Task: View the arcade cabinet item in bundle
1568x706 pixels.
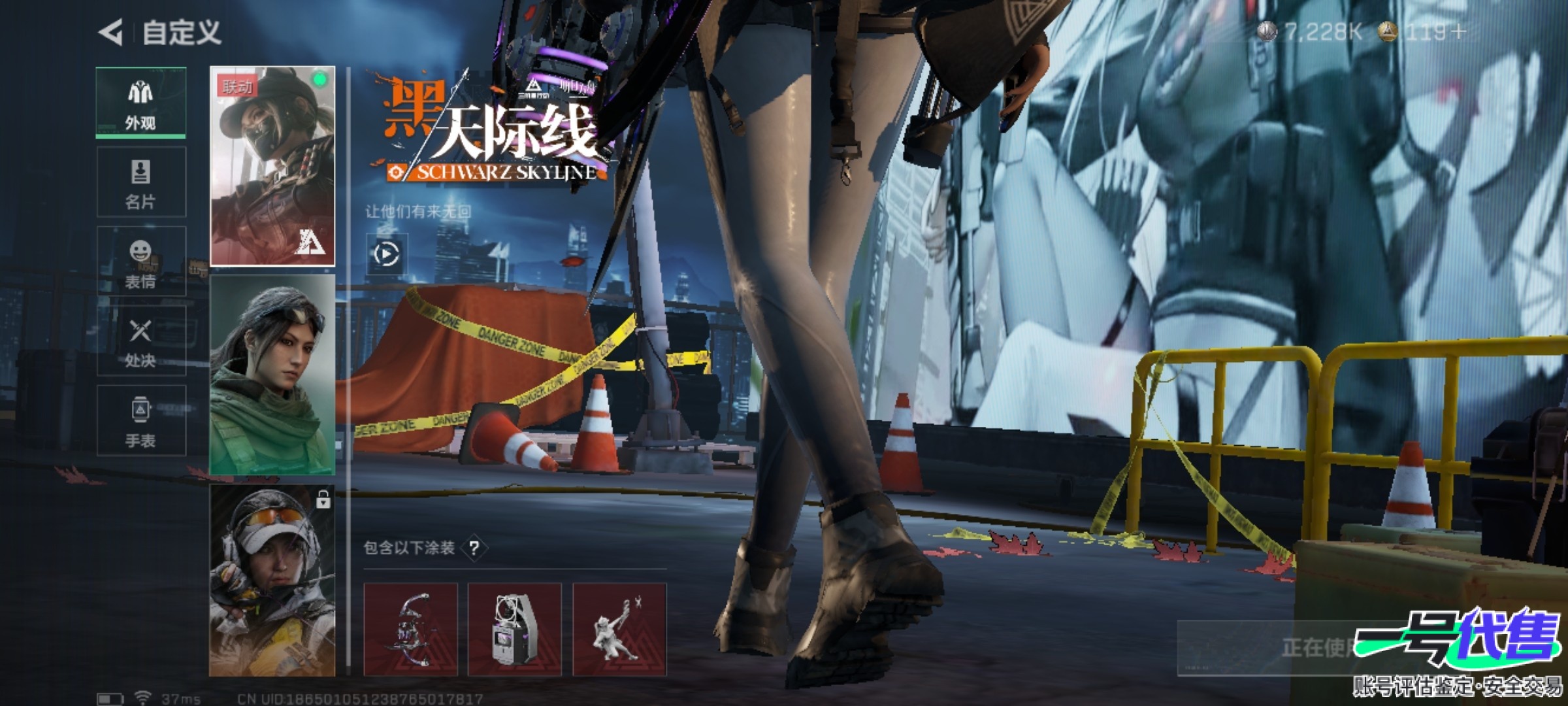Action: [515, 629]
